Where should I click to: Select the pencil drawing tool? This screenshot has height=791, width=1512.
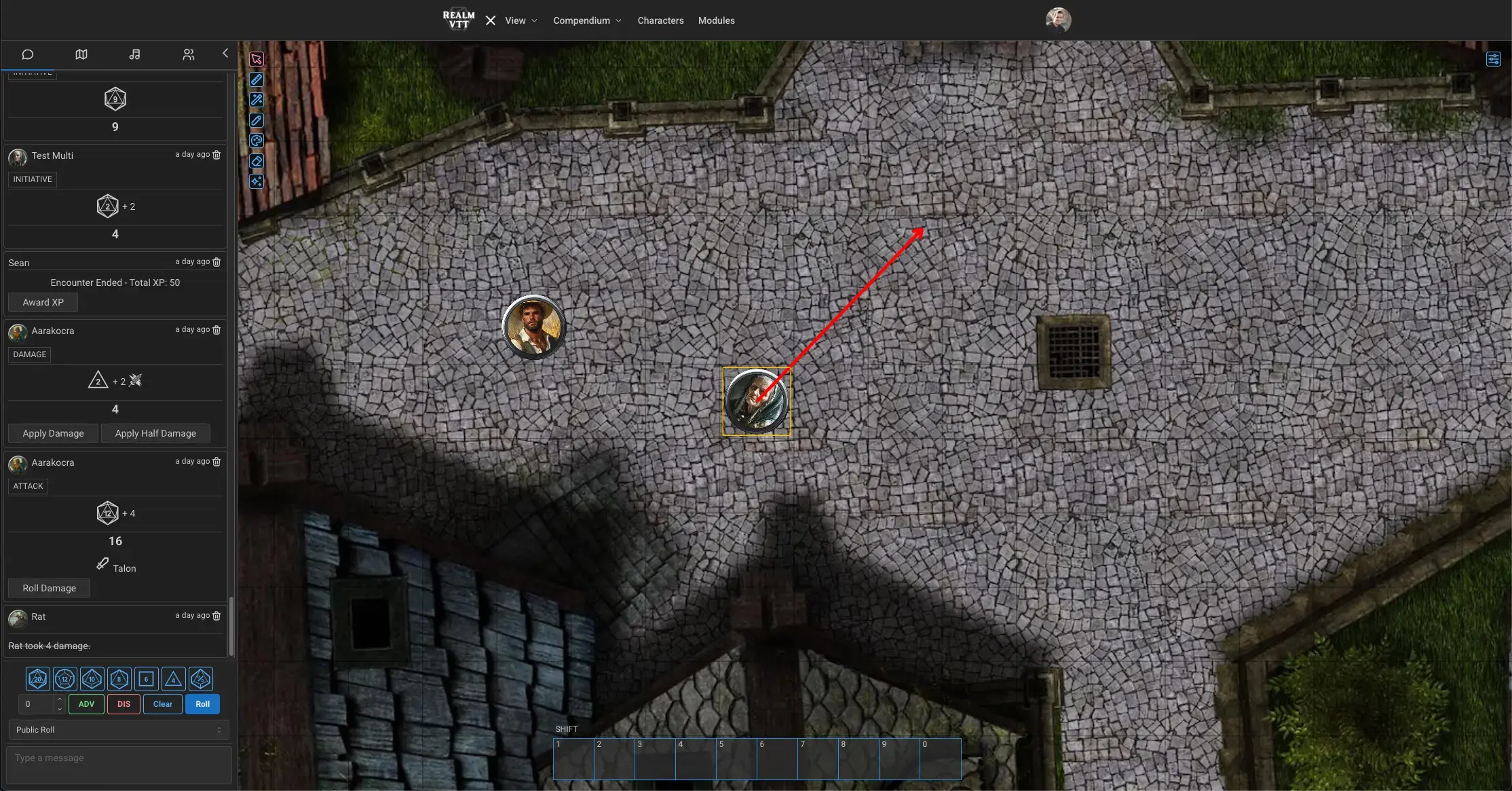coord(257,120)
